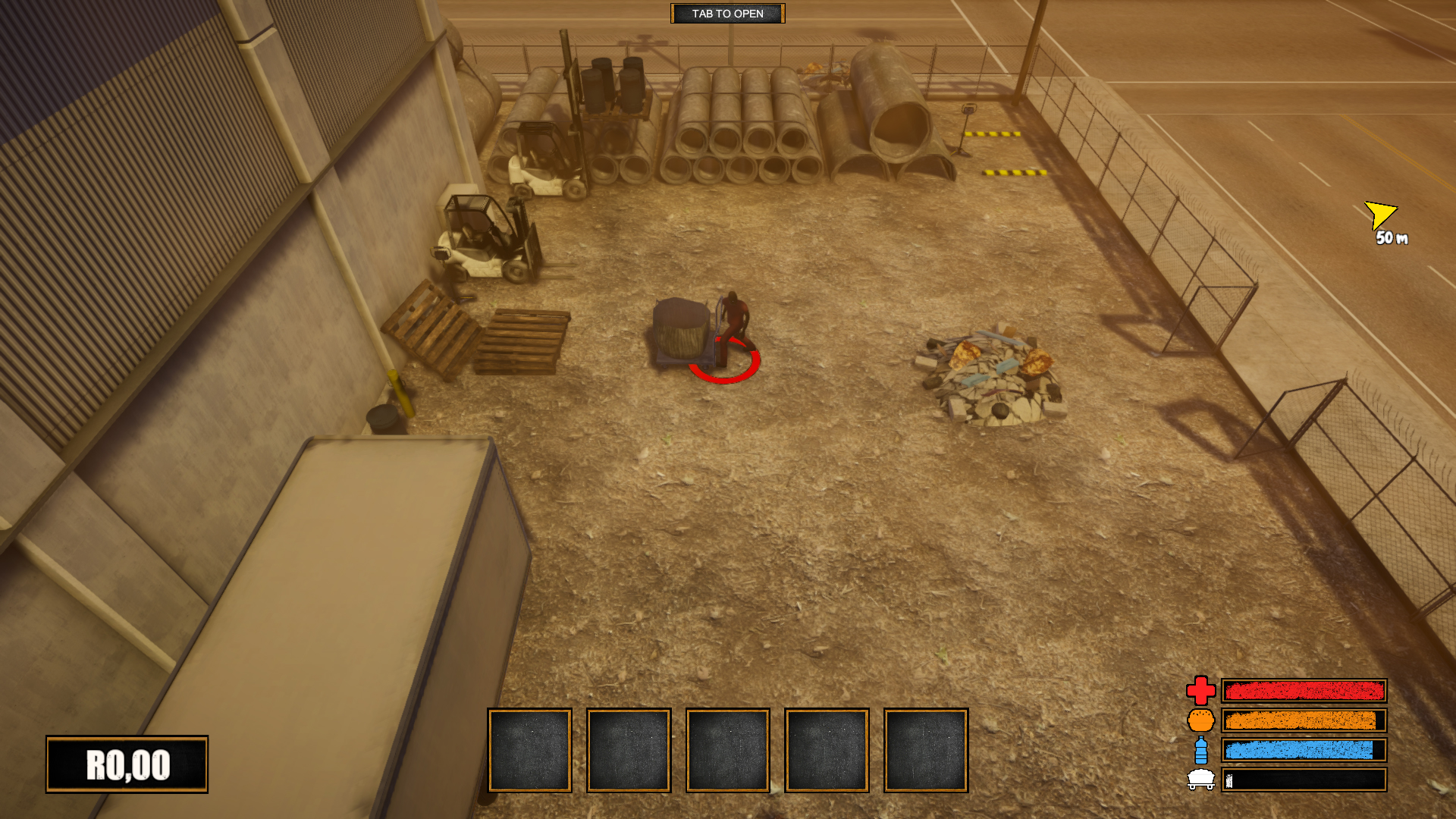Click the R0,00 money display
Screen dimensions: 1456x819
pyautogui.click(x=127, y=764)
